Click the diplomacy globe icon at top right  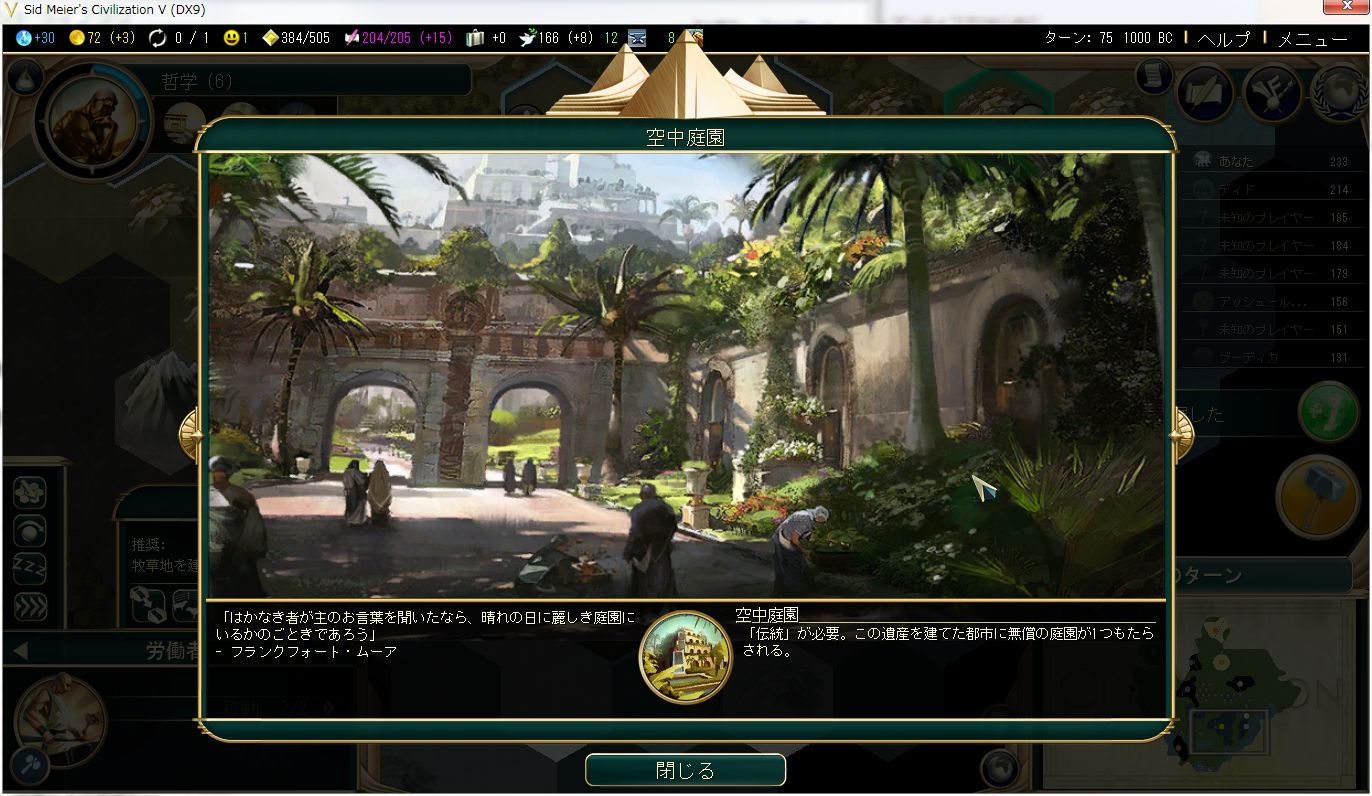click(x=1340, y=93)
